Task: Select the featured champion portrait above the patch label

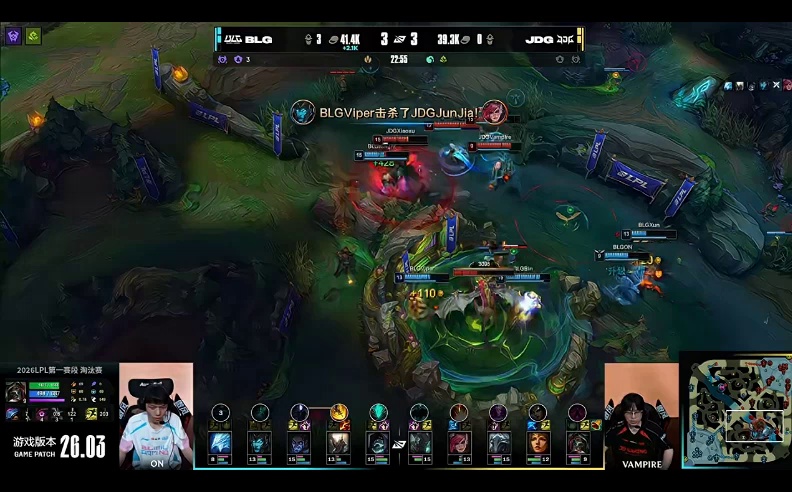Action: 16,392
